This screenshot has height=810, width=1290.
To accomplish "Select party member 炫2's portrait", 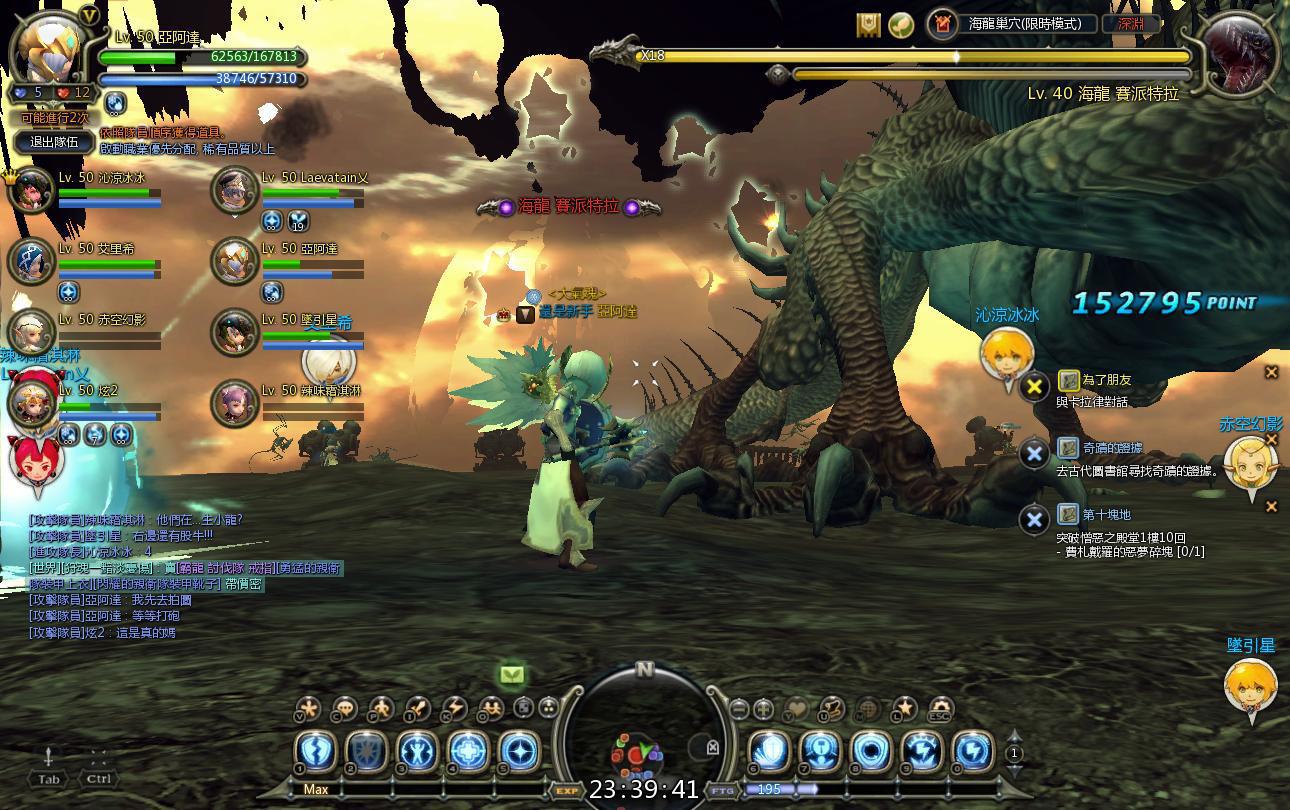I will (32, 402).
